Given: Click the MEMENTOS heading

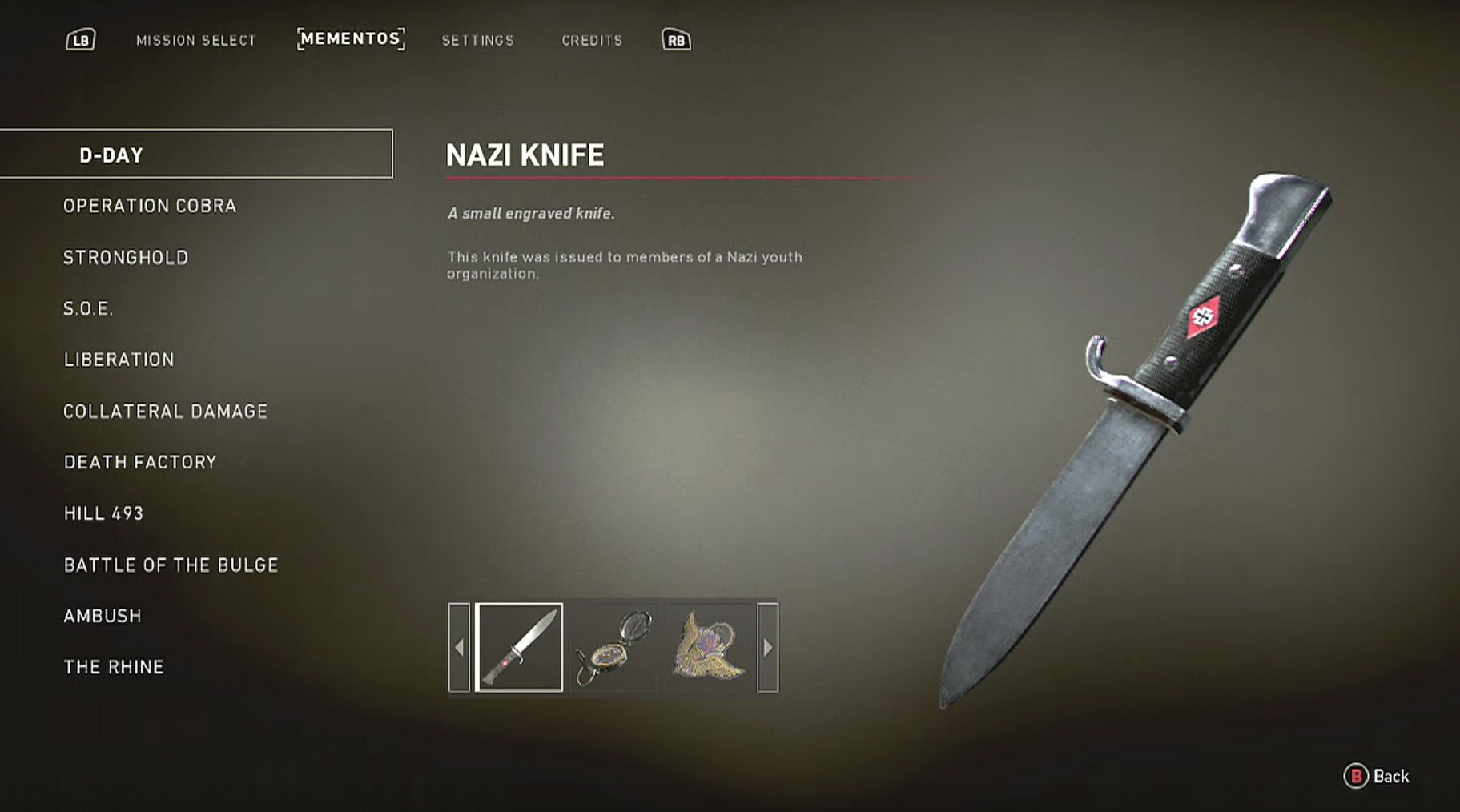Looking at the screenshot, I should (350, 38).
